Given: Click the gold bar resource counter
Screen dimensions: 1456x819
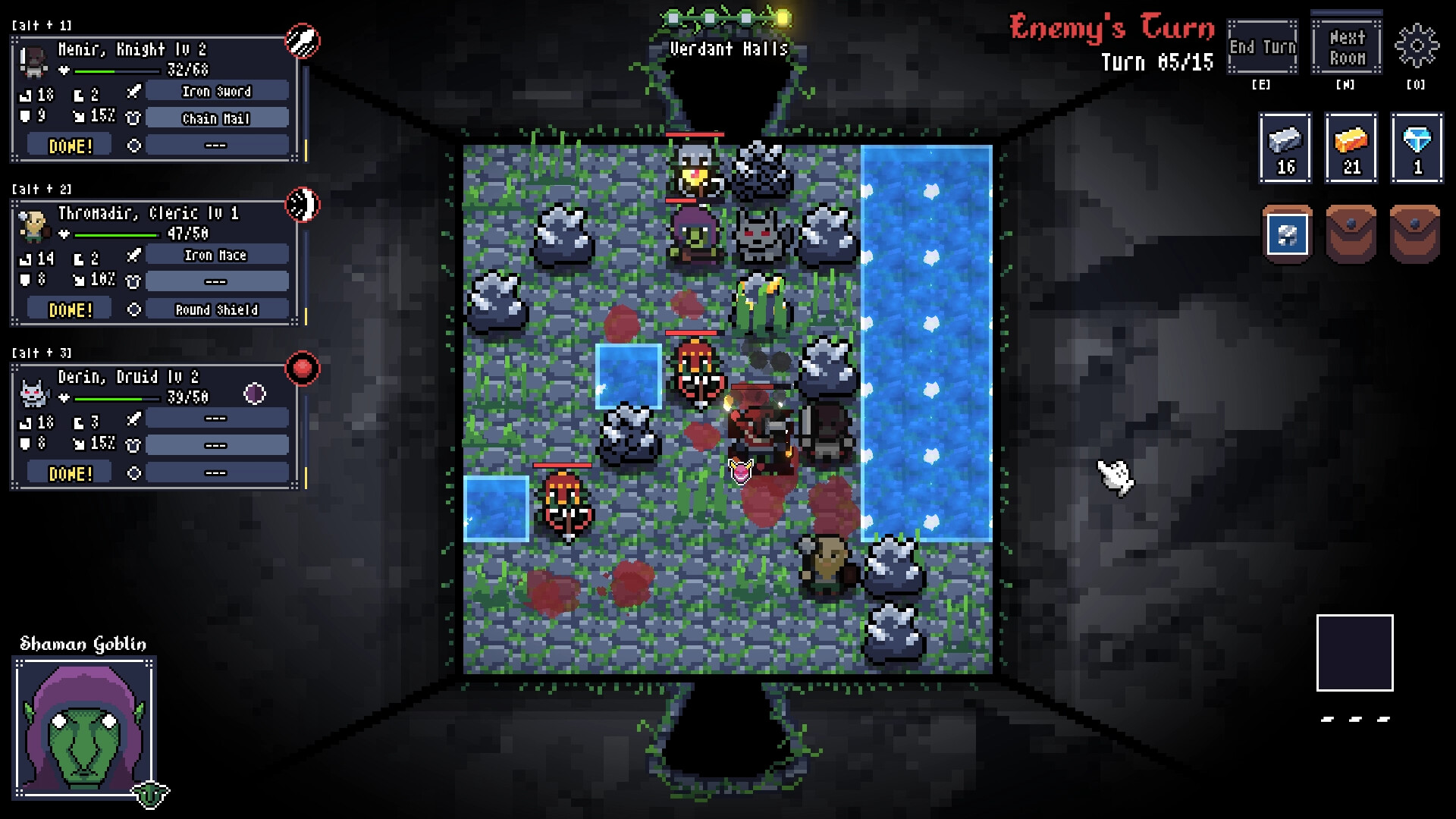Looking at the screenshot, I should pos(1351,147).
